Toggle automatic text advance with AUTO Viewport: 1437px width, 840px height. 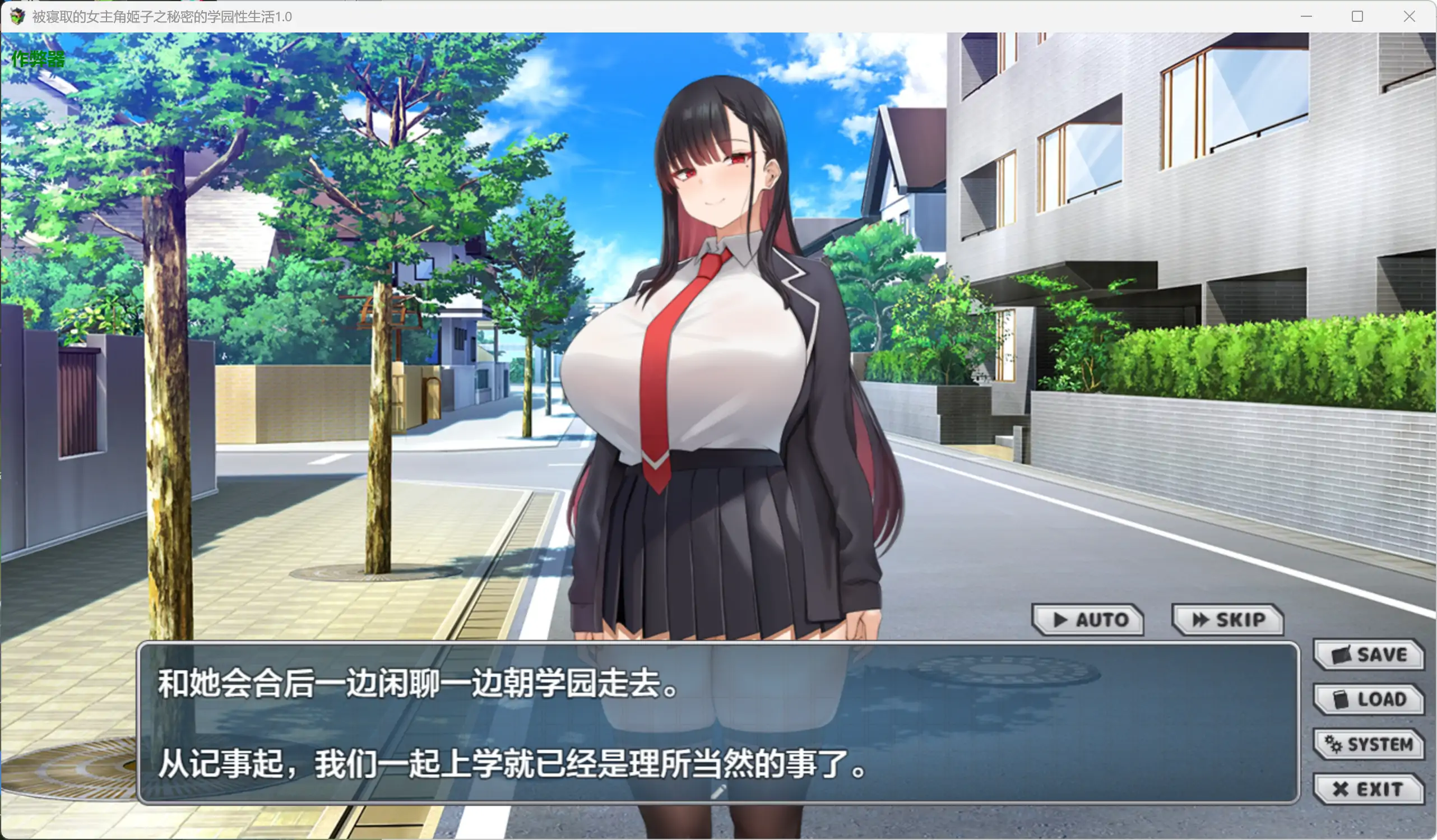coord(1089,620)
